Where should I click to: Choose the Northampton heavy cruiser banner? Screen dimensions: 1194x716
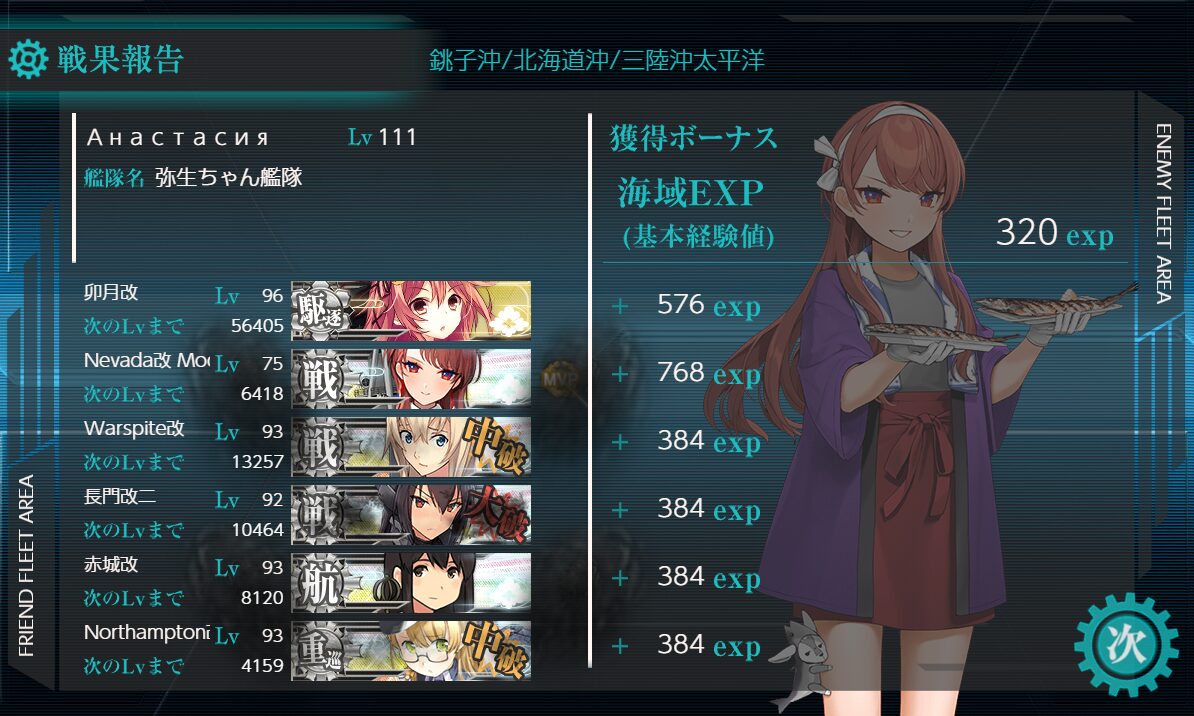click(x=411, y=650)
